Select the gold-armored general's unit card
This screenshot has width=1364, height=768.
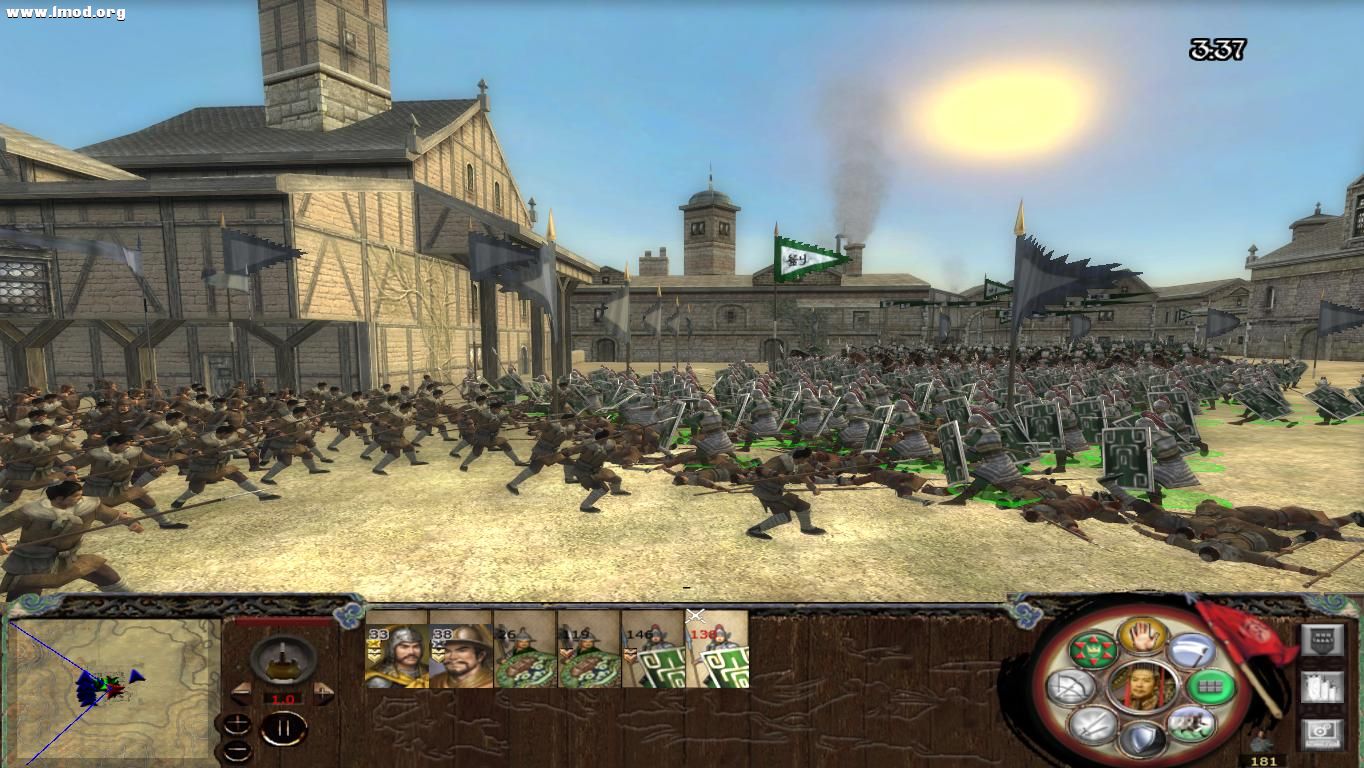[x=395, y=655]
